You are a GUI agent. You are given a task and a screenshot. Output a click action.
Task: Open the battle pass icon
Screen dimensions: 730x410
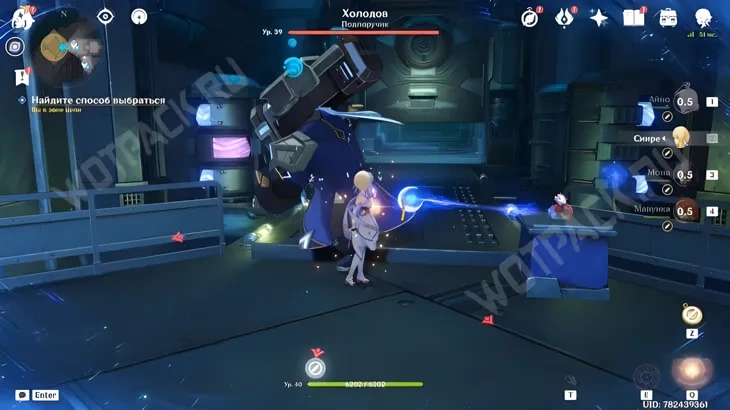point(565,17)
